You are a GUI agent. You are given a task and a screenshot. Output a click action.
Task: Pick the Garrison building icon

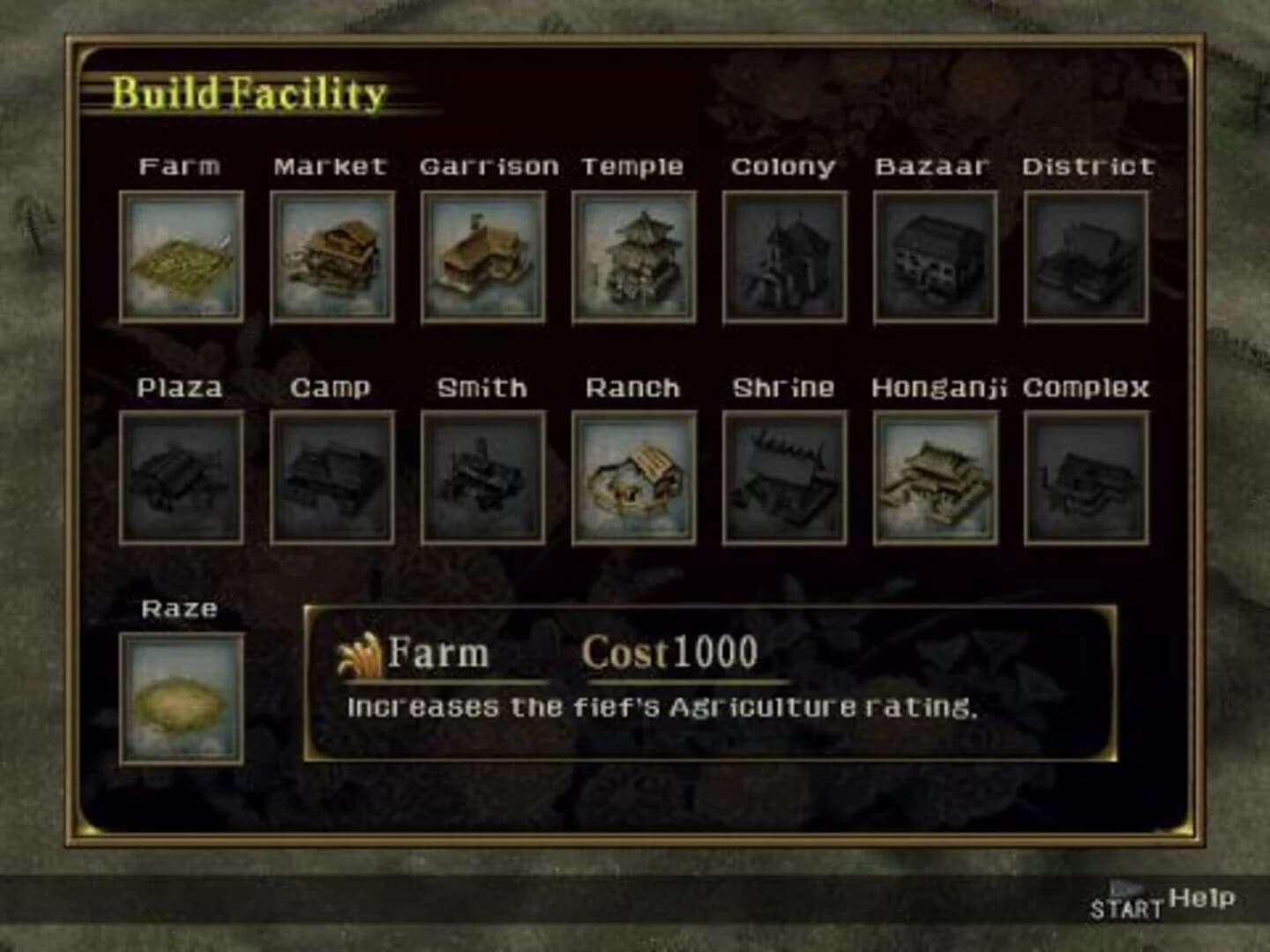click(x=482, y=257)
